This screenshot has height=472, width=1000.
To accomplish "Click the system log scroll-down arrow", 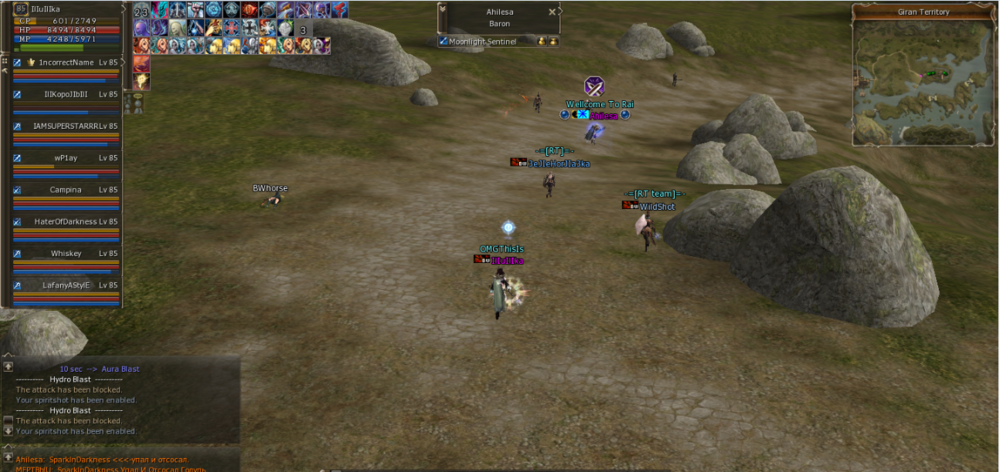I will [x=8, y=430].
